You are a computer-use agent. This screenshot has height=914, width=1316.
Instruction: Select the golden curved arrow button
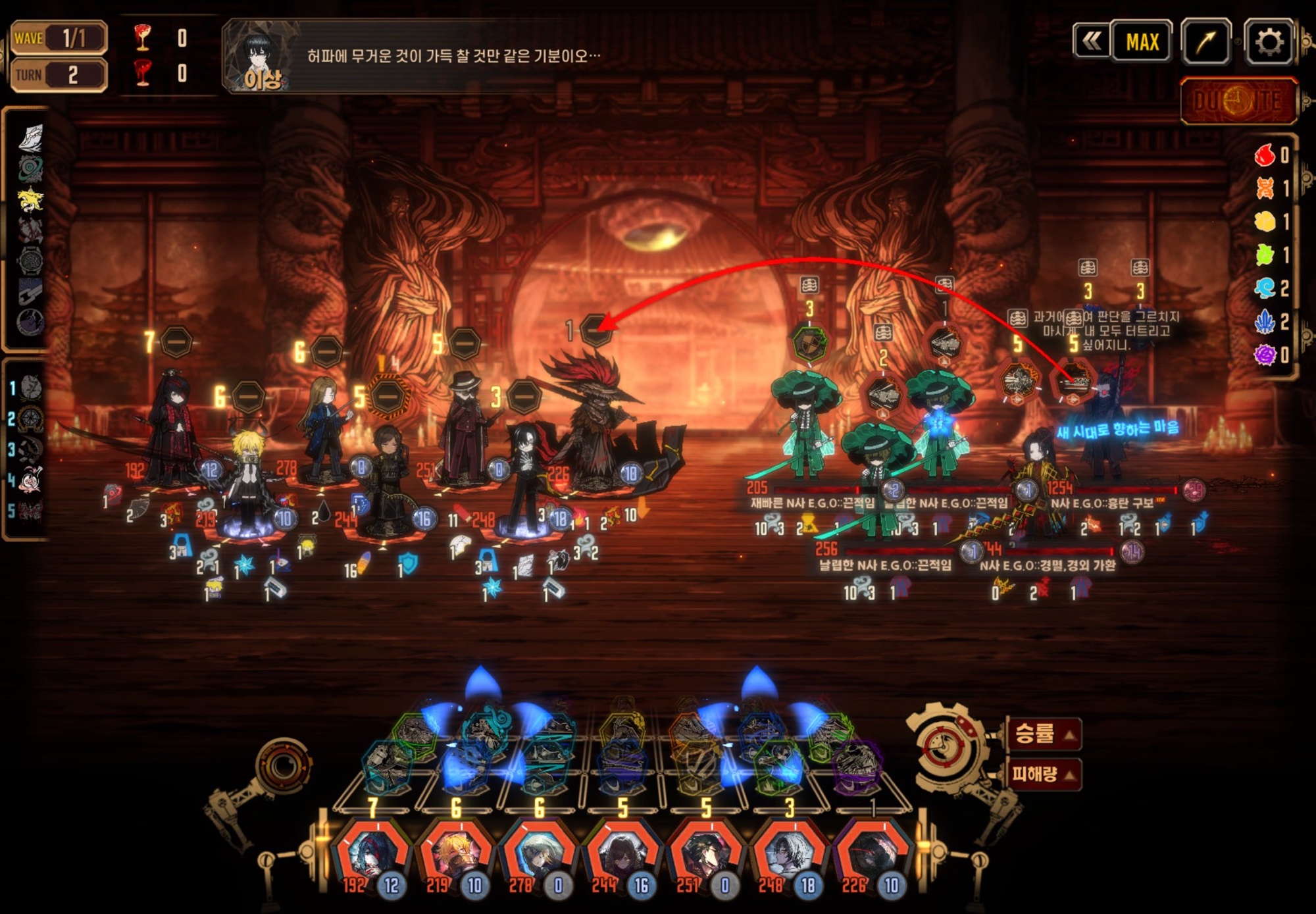[1205, 42]
